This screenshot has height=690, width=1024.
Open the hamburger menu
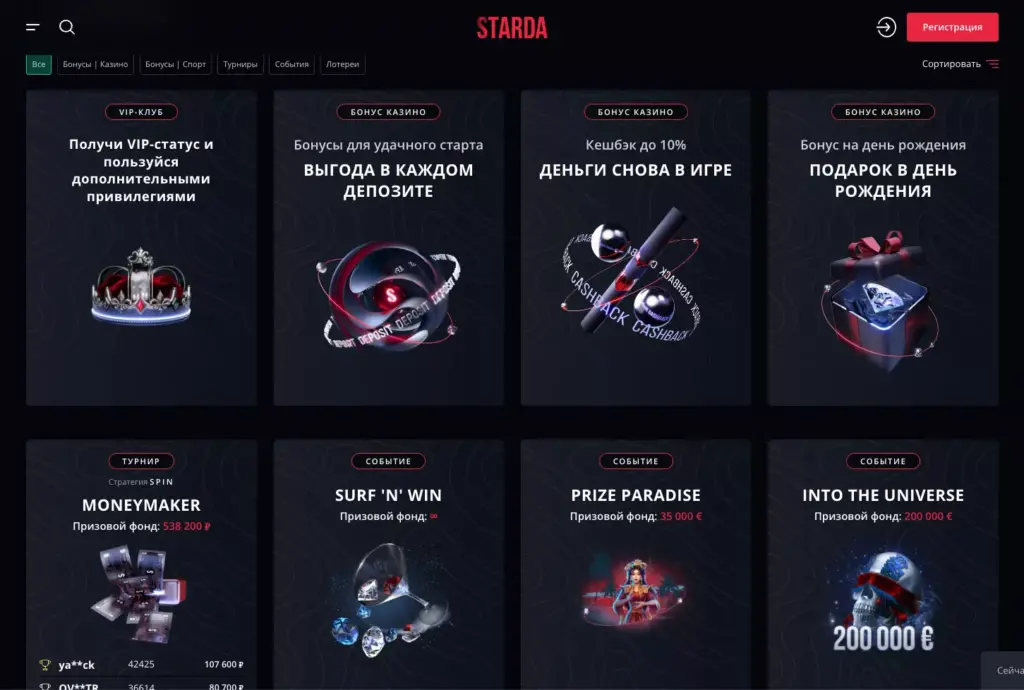tap(33, 28)
